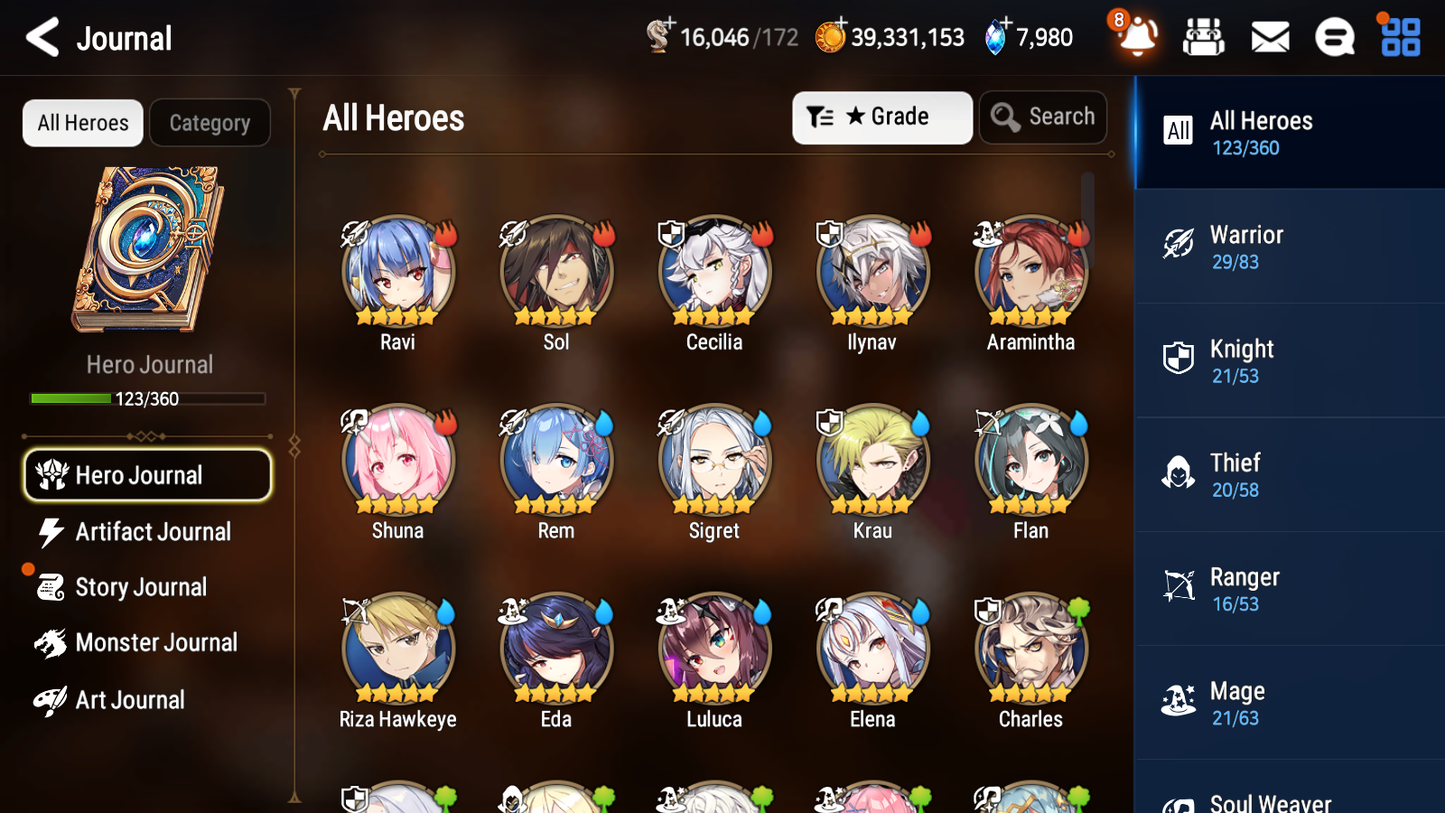
Task: Click the Search button
Action: pyautogui.click(x=1043, y=116)
